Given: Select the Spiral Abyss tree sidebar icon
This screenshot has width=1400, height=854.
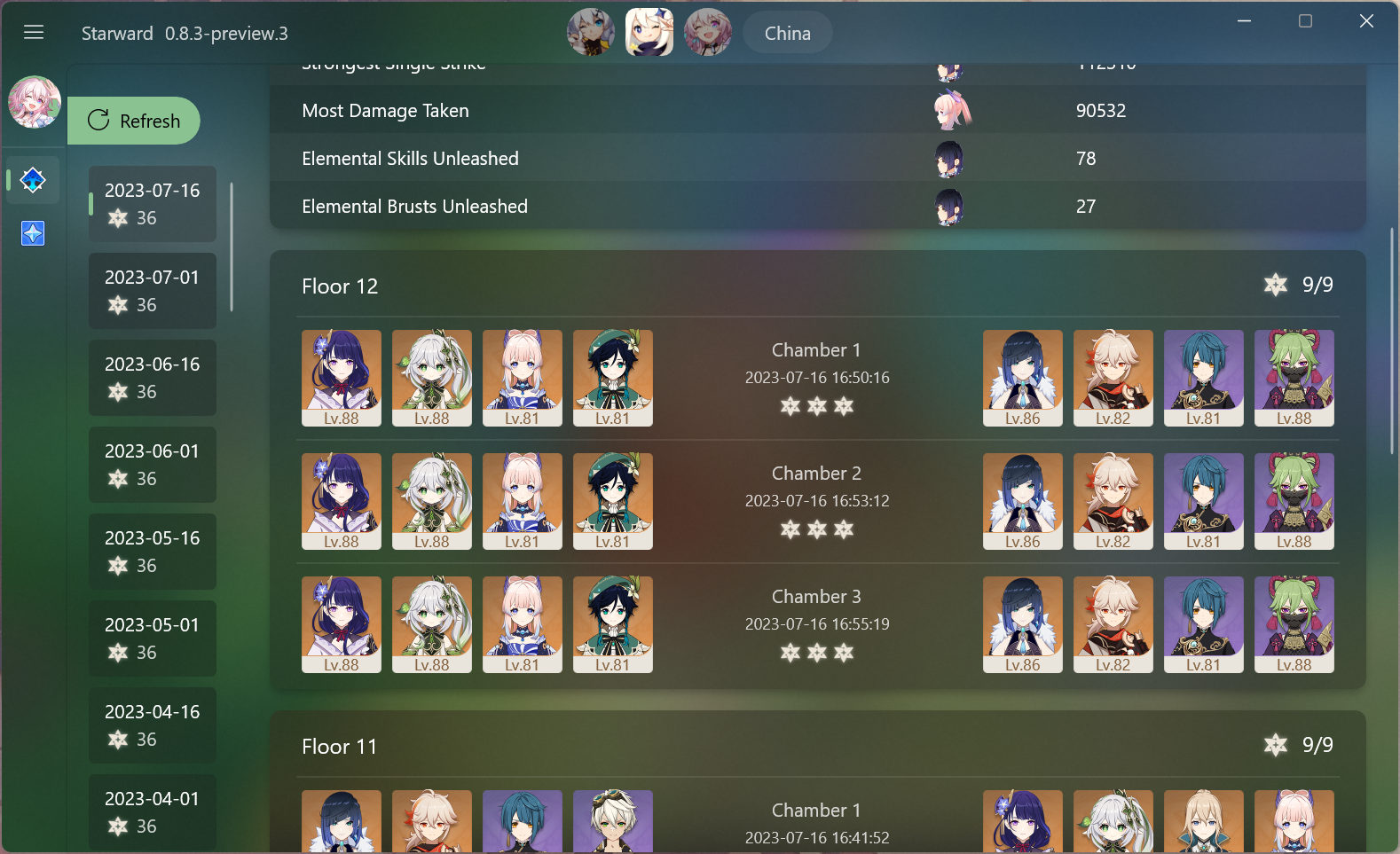Looking at the screenshot, I should pos(32,180).
